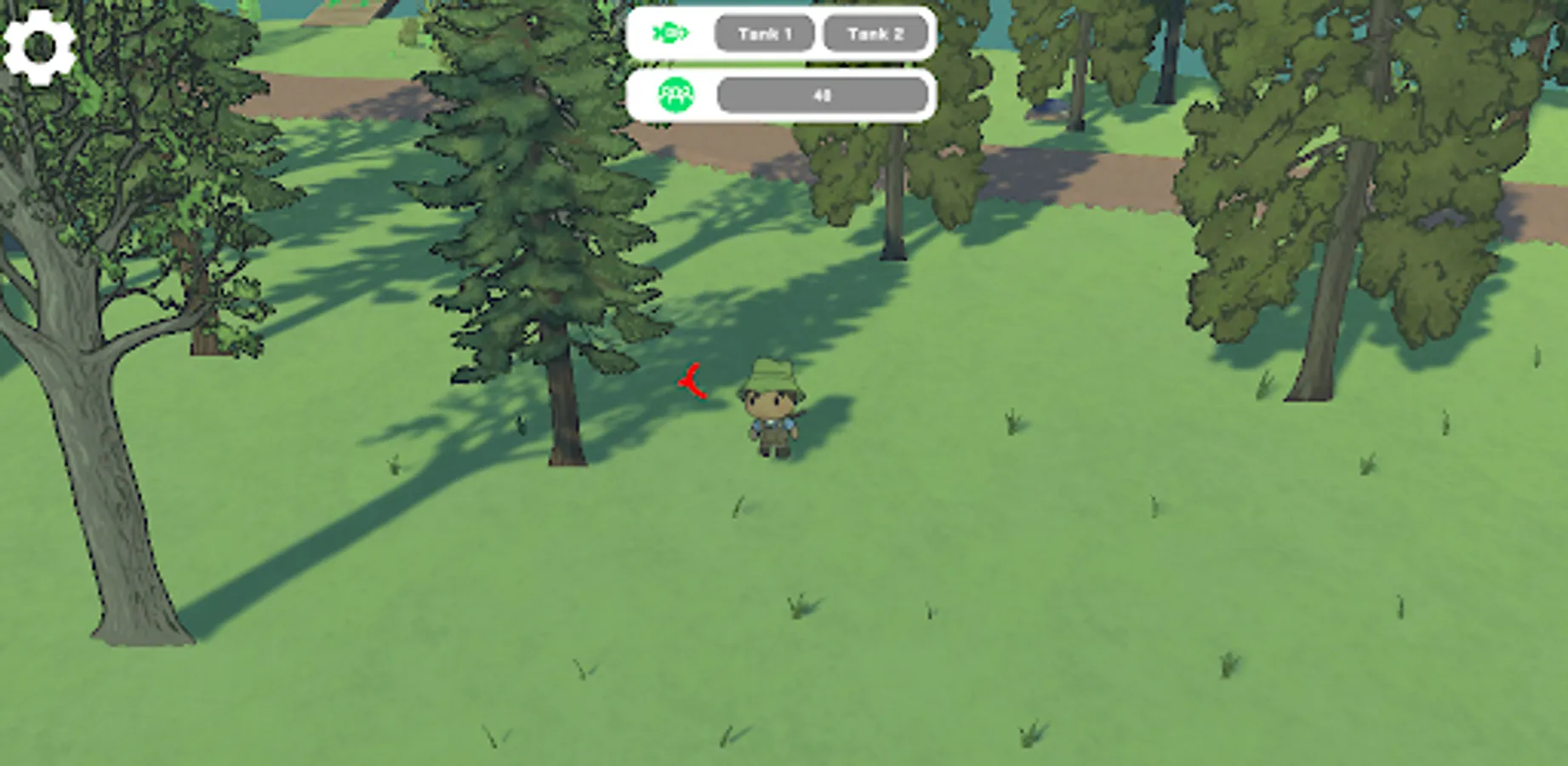
Task: Switch to the Tank 2 tab
Action: pos(874,32)
